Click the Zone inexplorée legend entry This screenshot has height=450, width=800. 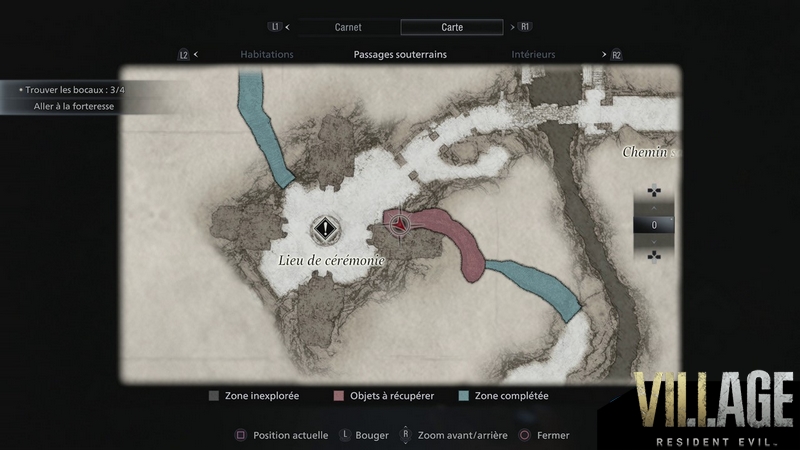[x=254, y=396]
